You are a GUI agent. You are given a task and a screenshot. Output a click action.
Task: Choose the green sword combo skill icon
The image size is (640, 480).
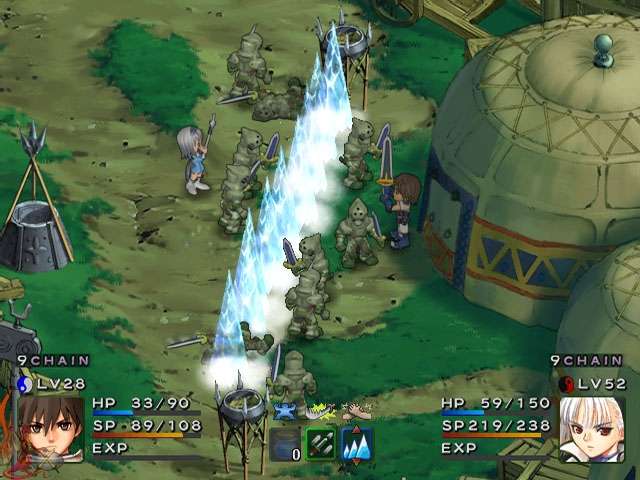point(321,443)
